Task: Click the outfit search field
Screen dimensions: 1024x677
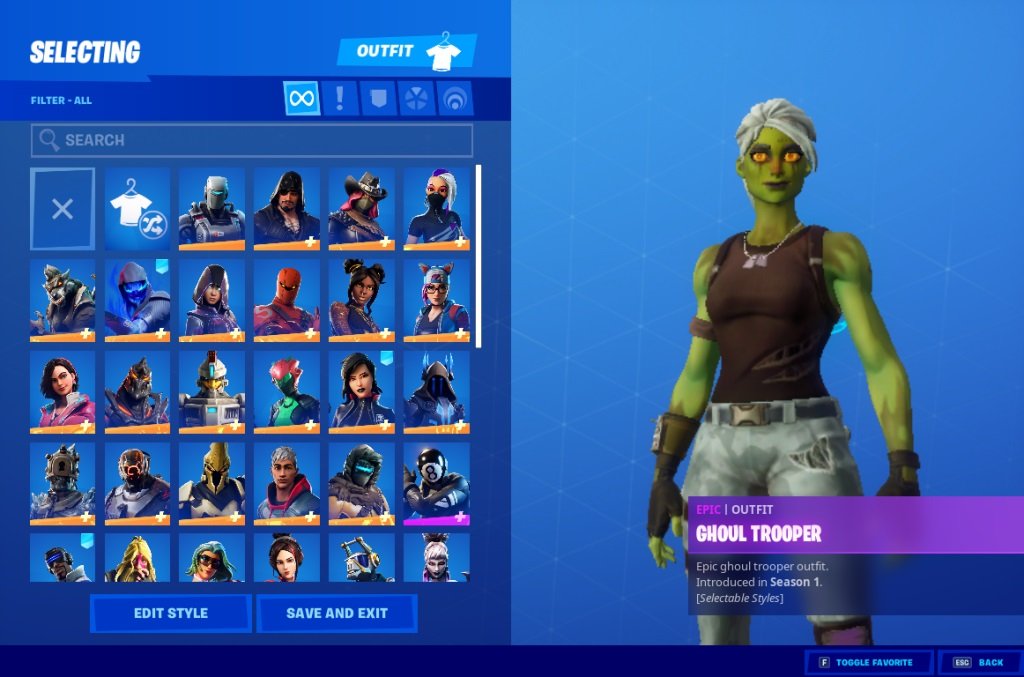Action: [252, 140]
